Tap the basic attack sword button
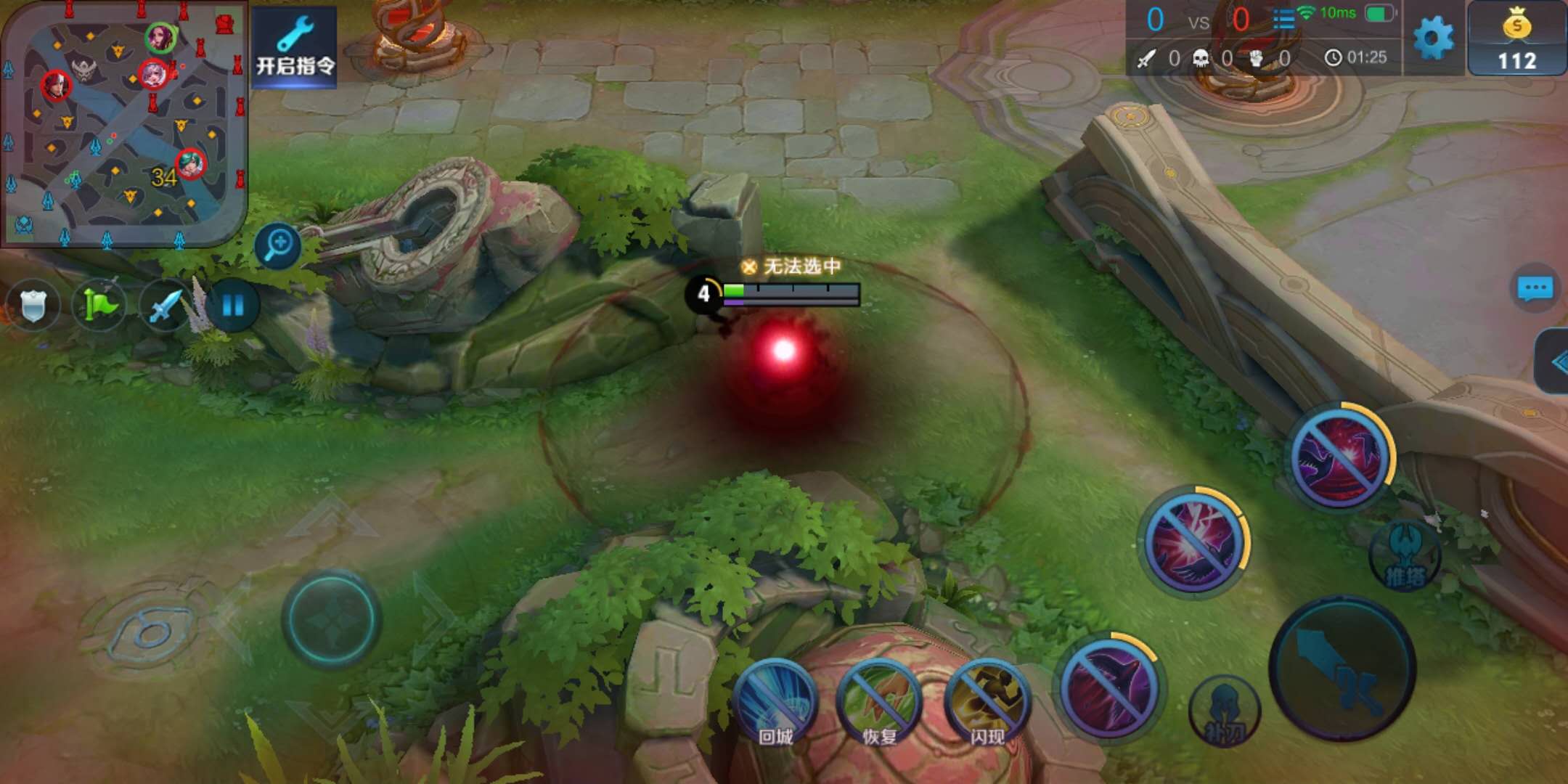This screenshot has height=784, width=1568. coord(1342,668)
